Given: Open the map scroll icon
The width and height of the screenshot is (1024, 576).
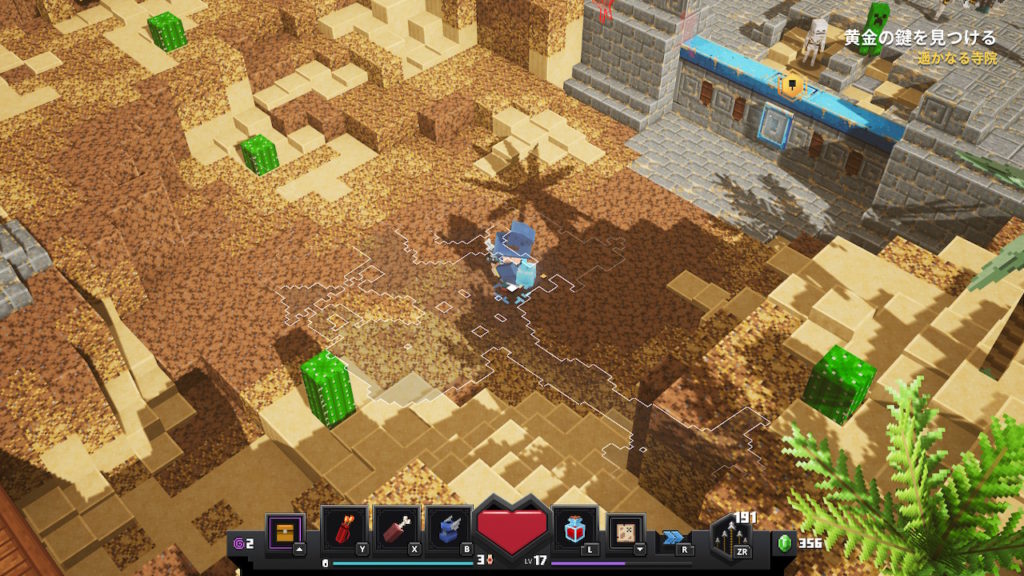Looking at the screenshot, I should pyautogui.click(x=626, y=529).
